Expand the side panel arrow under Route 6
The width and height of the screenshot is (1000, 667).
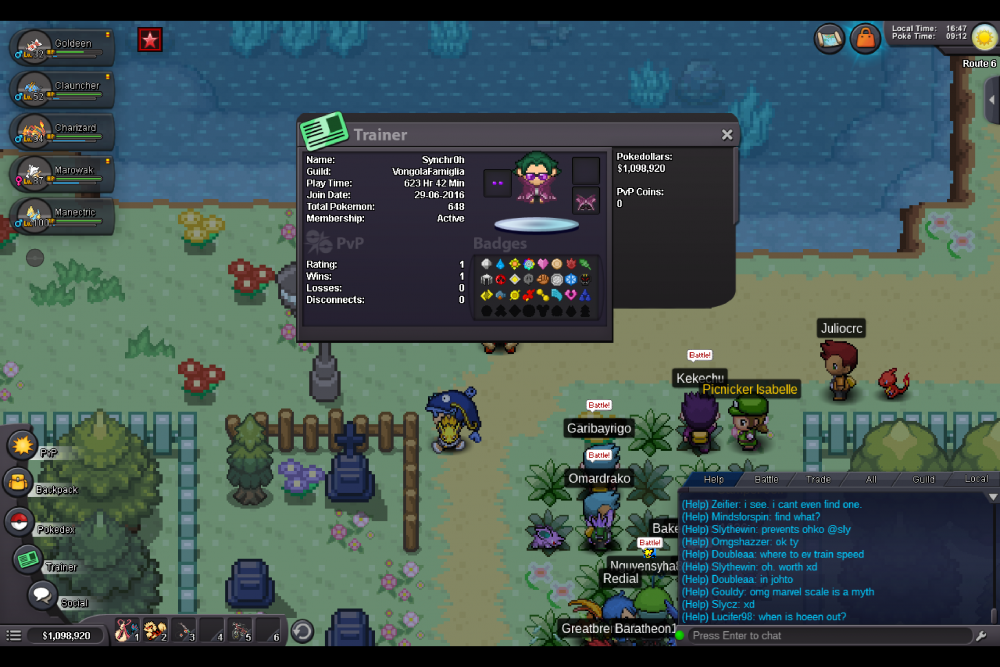pos(991,100)
